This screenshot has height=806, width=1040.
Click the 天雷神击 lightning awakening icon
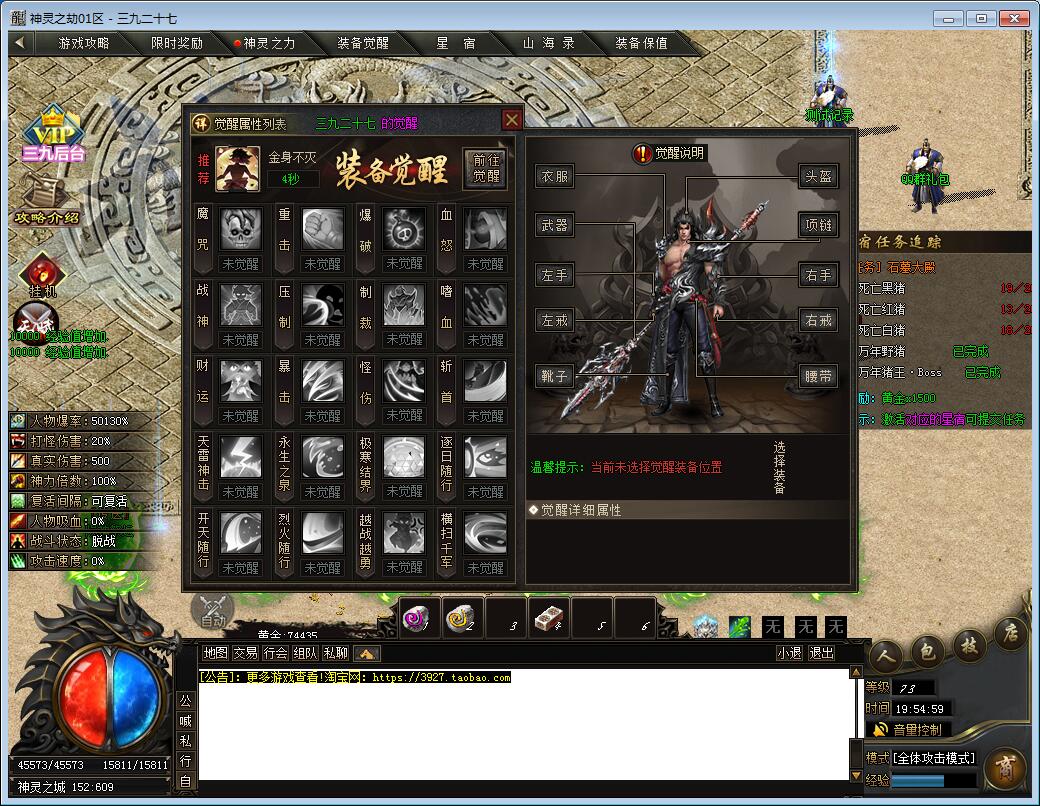(240, 457)
